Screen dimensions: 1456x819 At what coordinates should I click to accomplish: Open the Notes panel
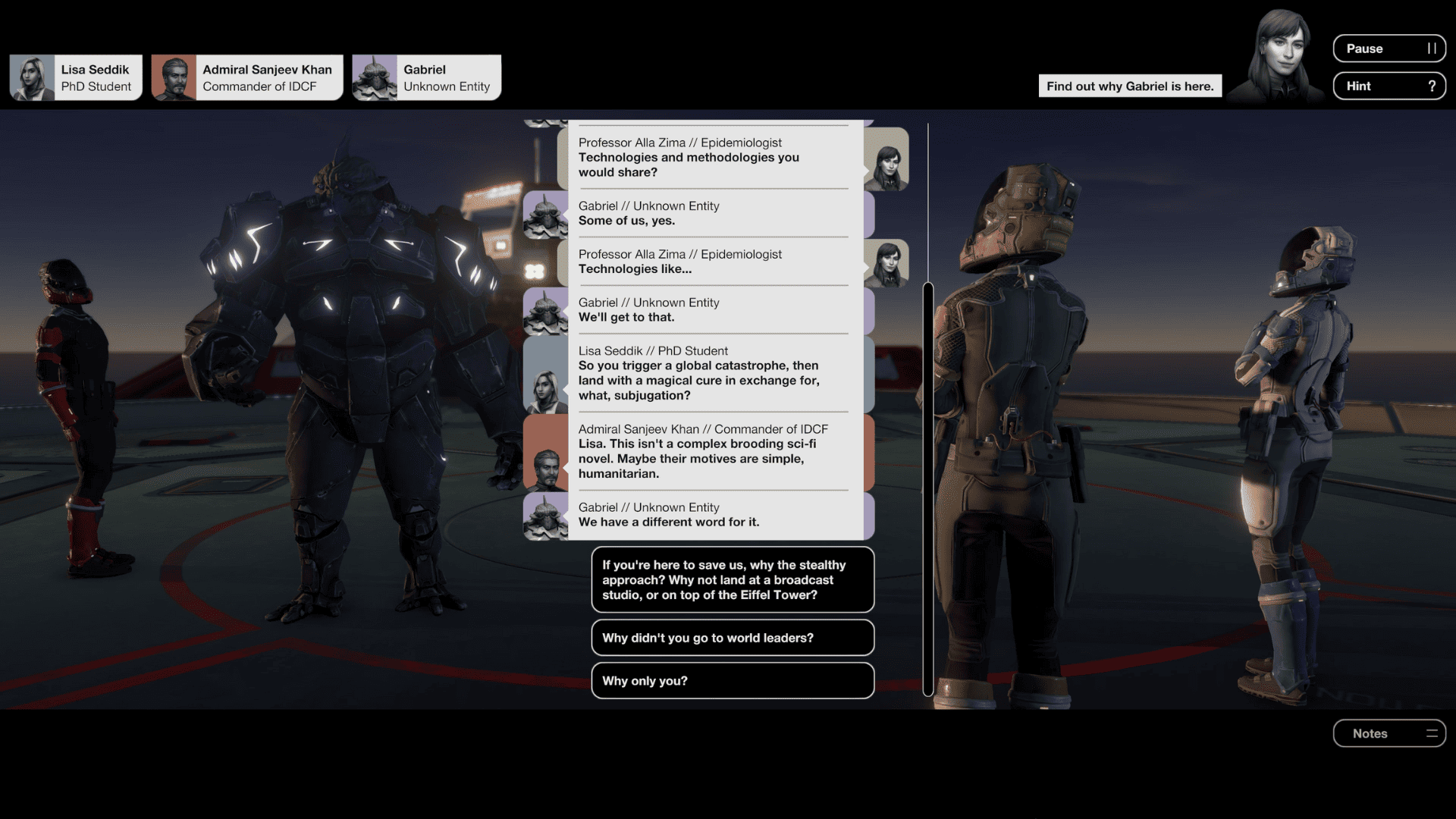coord(1389,733)
